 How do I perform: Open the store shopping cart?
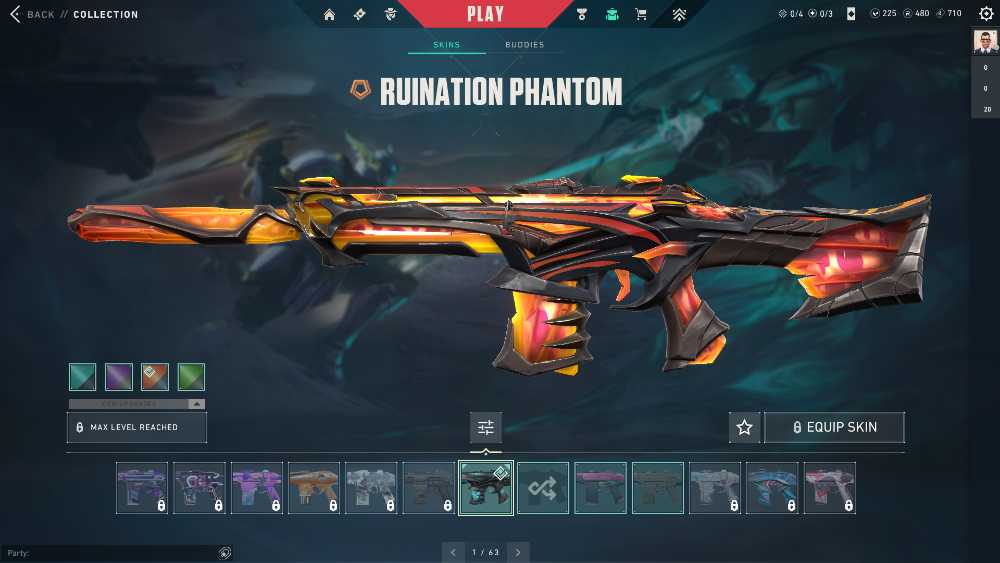641,15
